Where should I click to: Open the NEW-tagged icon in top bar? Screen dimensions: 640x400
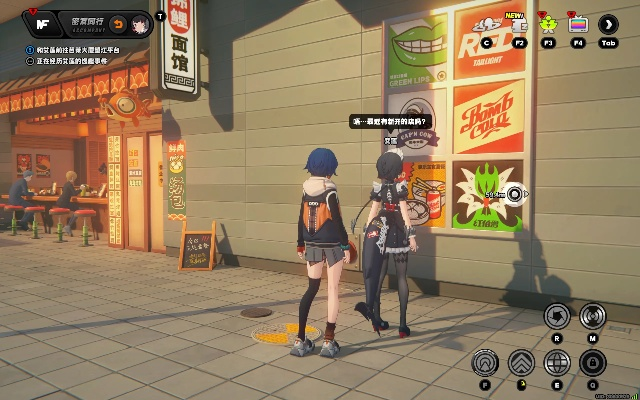point(519,26)
